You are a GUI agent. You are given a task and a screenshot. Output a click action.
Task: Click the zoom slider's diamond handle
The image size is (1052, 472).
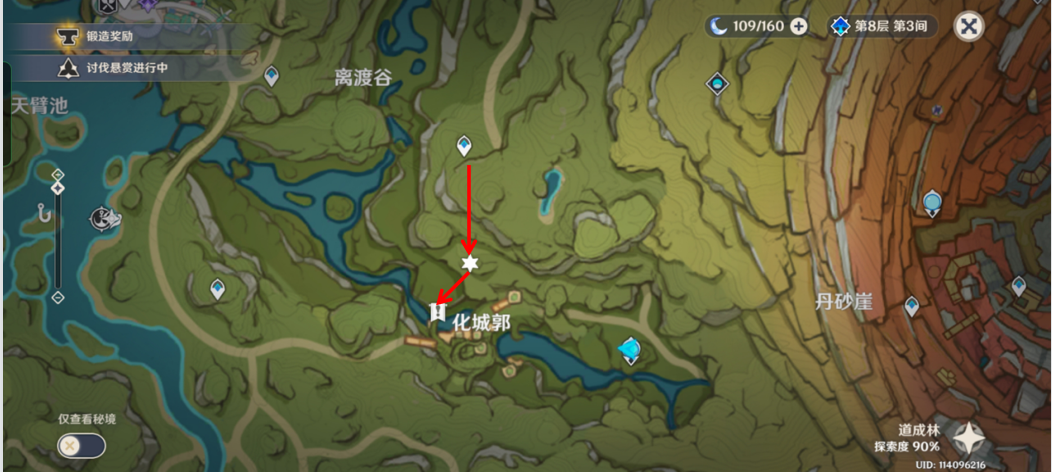57,189
